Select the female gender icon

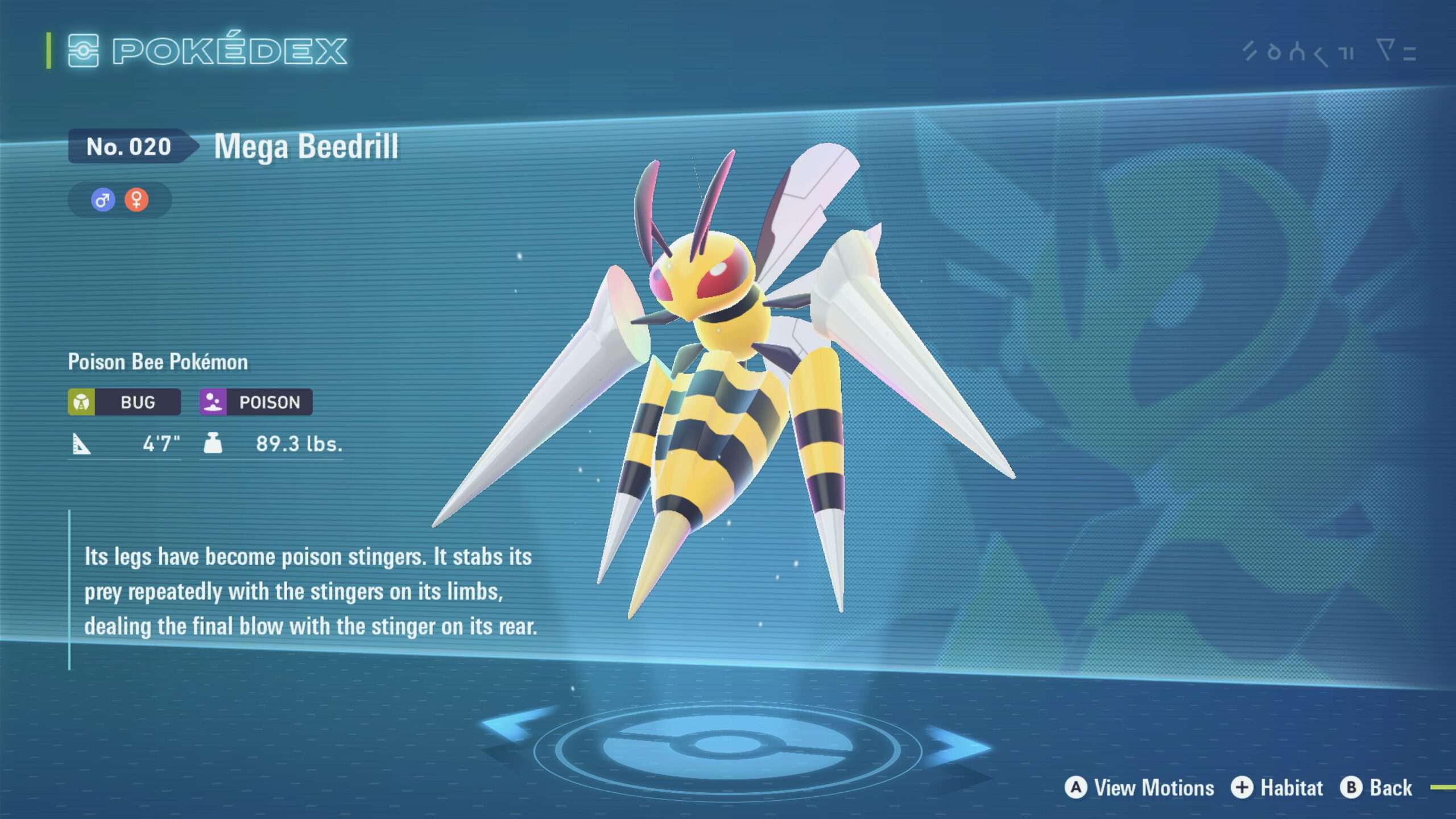tap(136, 200)
